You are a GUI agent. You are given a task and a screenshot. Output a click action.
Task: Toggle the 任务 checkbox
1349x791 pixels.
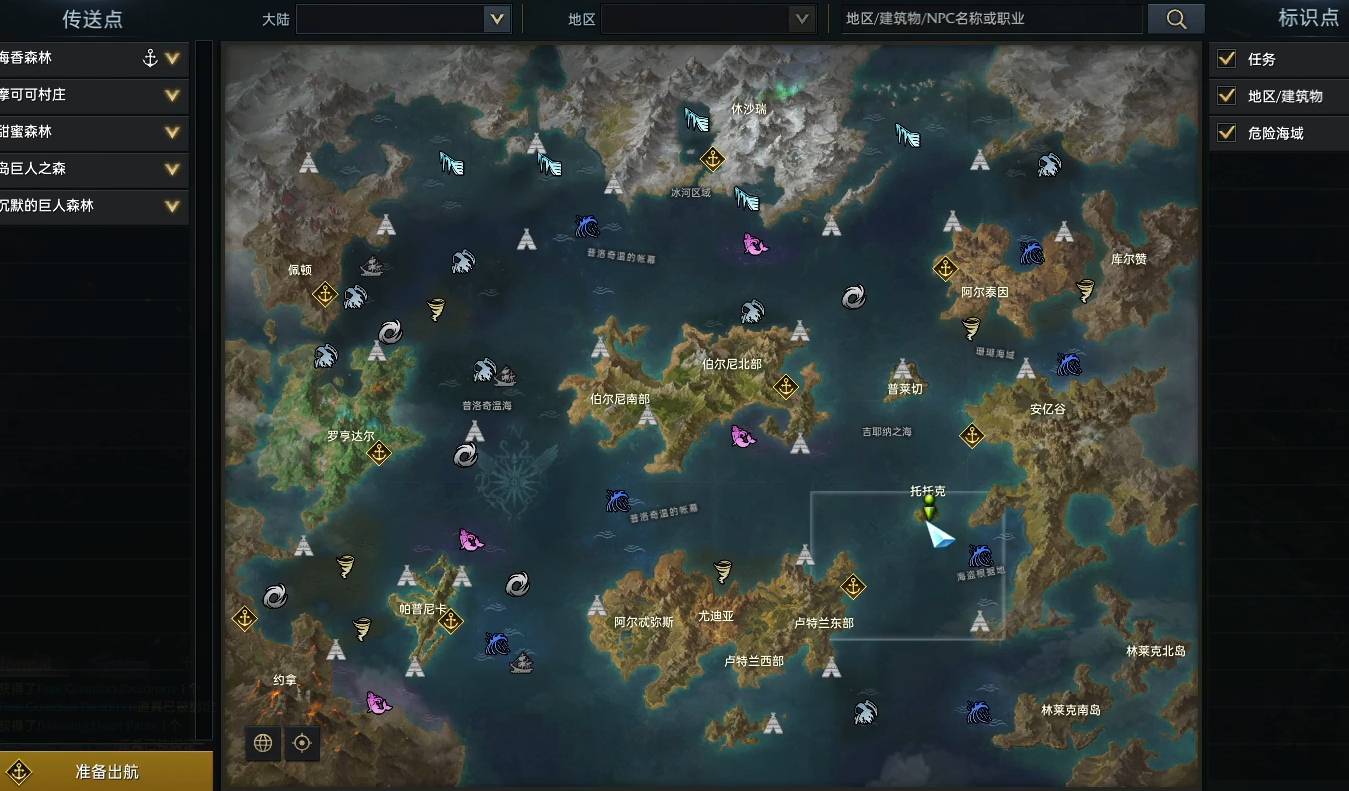pos(1225,58)
